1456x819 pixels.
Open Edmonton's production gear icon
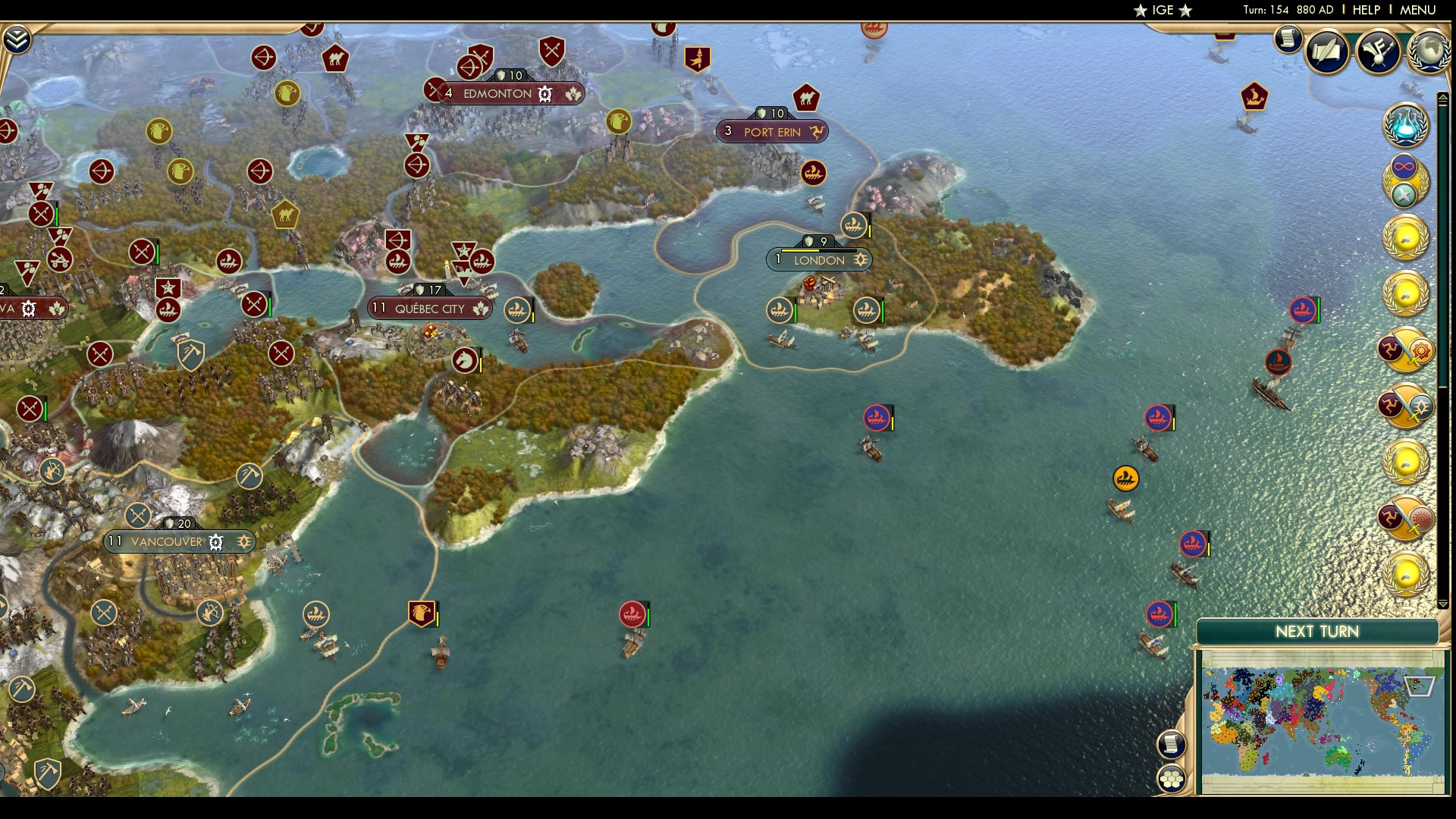click(544, 93)
